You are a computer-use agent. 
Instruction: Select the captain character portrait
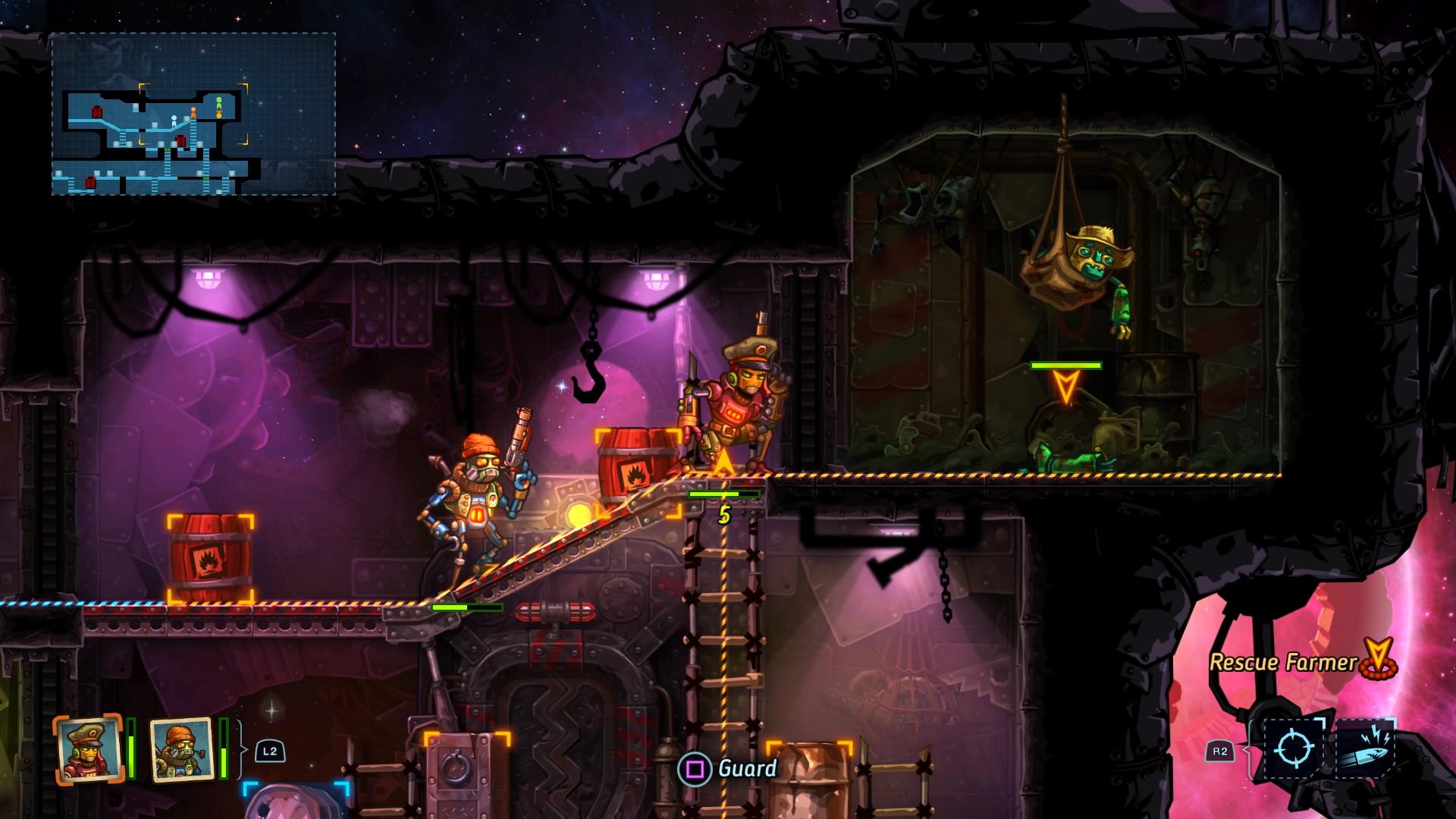[88, 749]
